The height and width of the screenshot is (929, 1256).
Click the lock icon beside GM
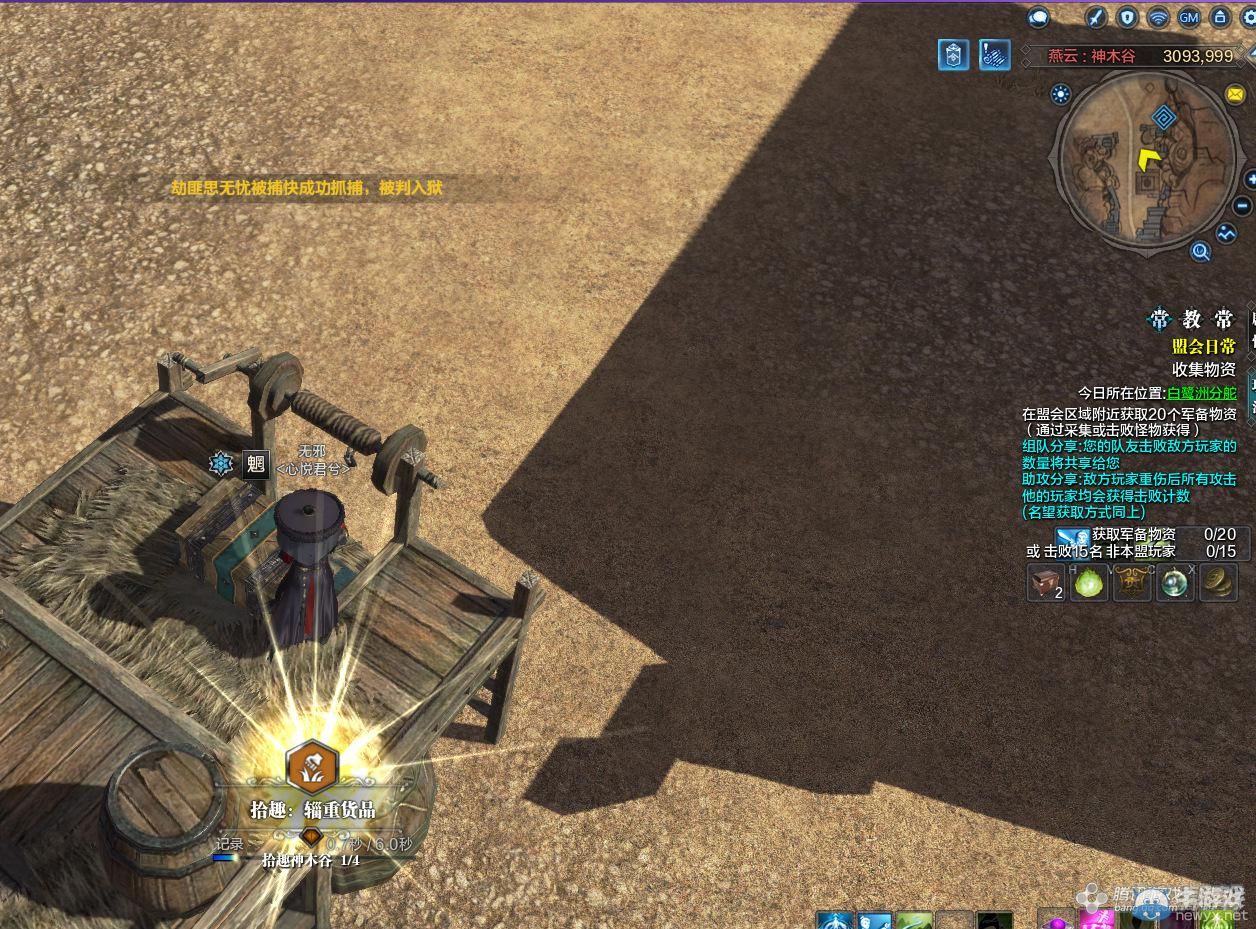(x=1219, y=17)
